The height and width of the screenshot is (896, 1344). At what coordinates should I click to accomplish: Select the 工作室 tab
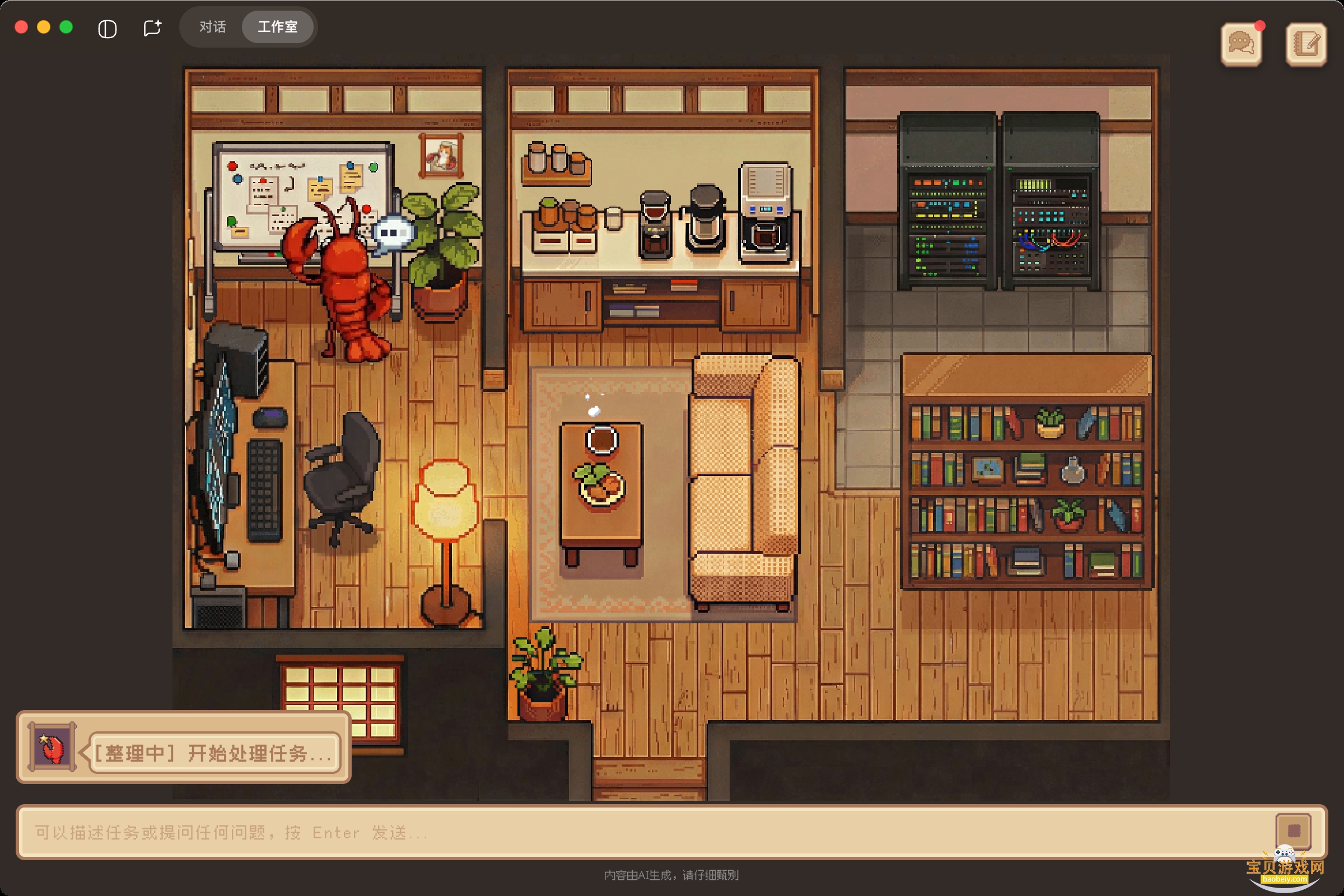278,27
